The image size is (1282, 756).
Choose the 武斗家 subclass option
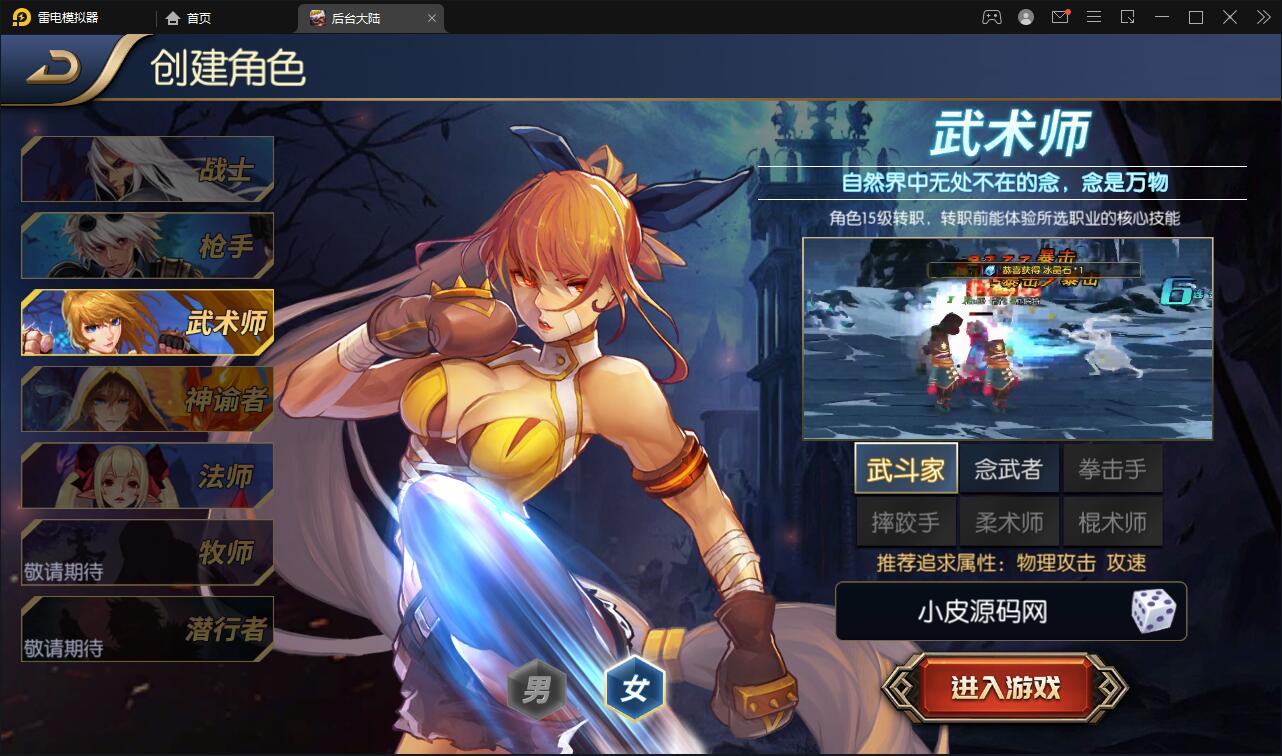click(x=905, y=467)
